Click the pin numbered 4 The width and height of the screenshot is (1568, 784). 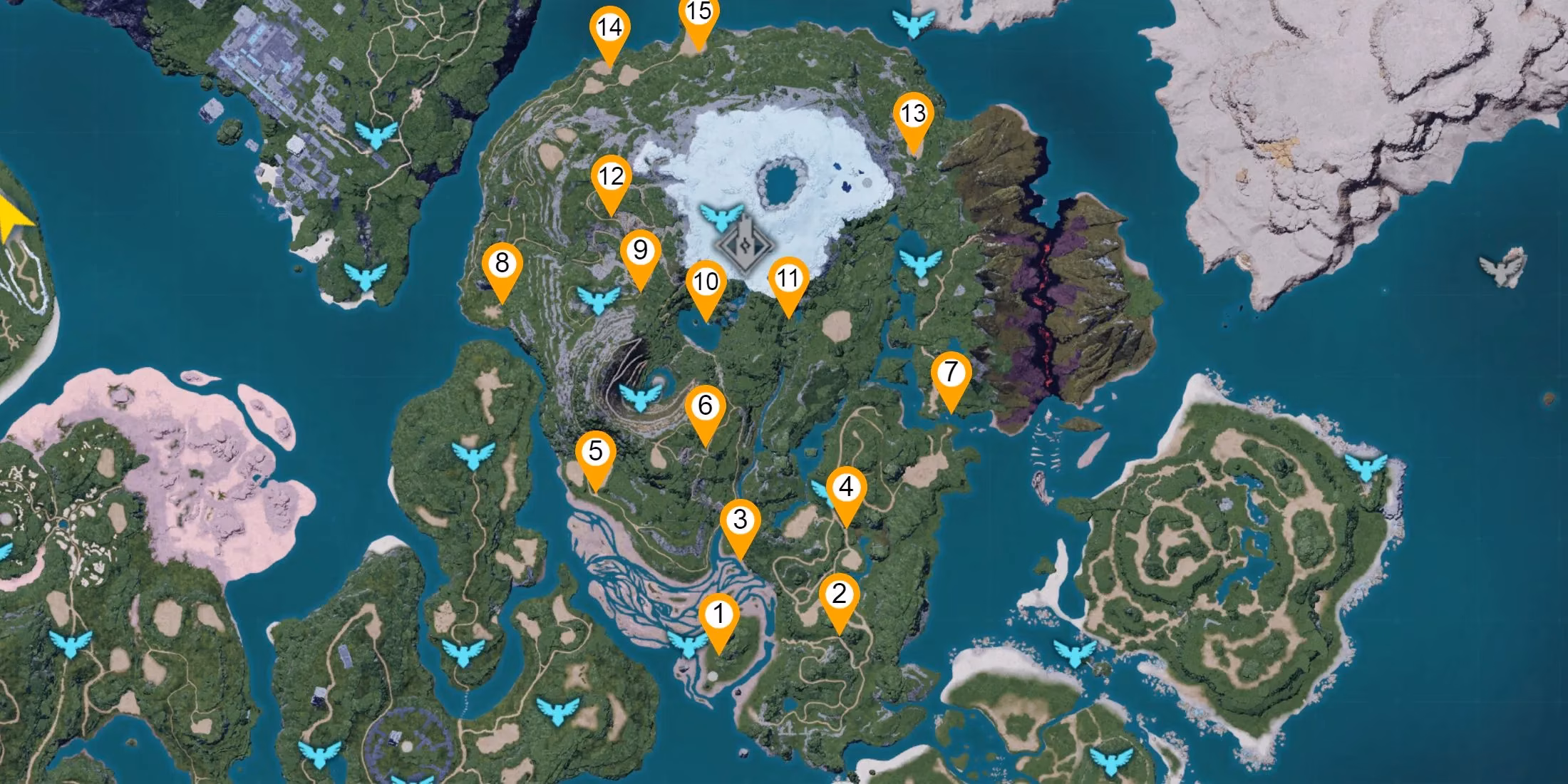pos(846,488)
